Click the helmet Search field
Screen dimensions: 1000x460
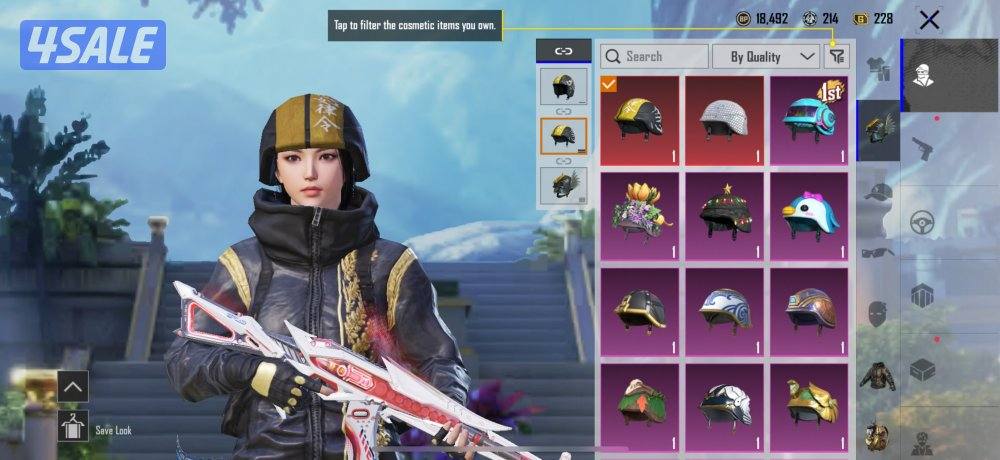point(656,56)
